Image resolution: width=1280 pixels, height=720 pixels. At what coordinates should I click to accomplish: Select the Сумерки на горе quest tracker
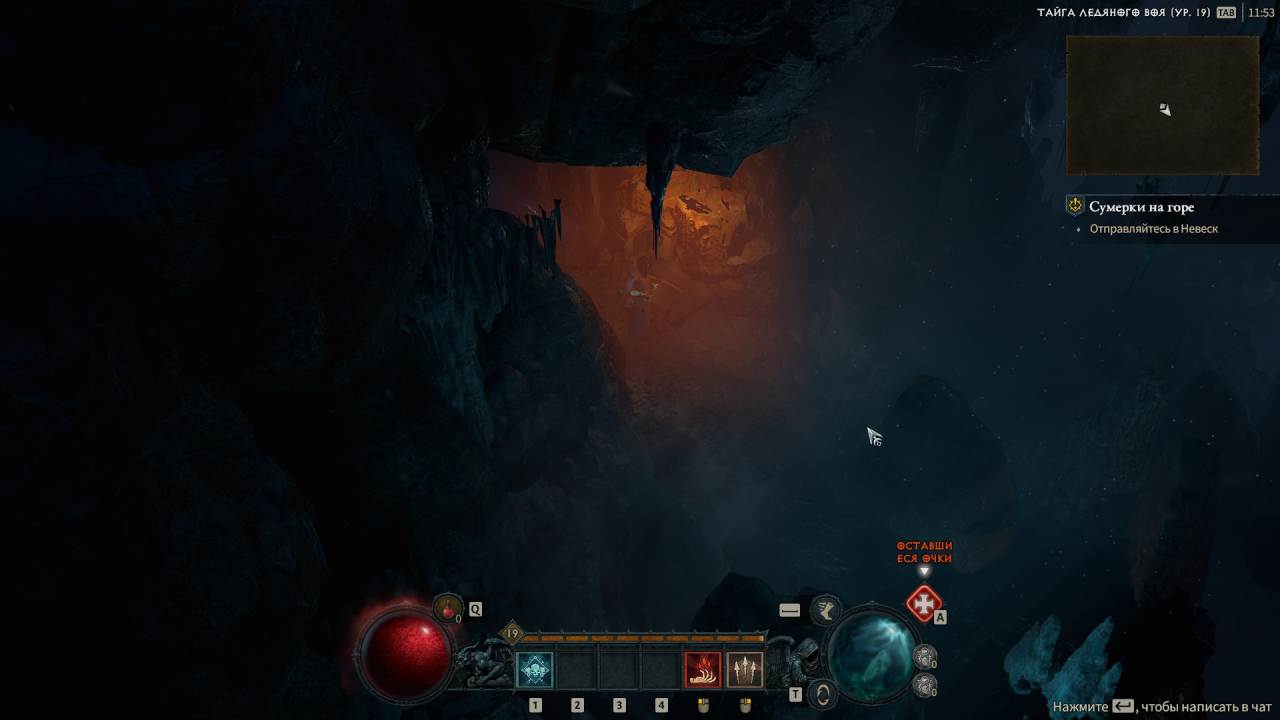click(1141, 207)
